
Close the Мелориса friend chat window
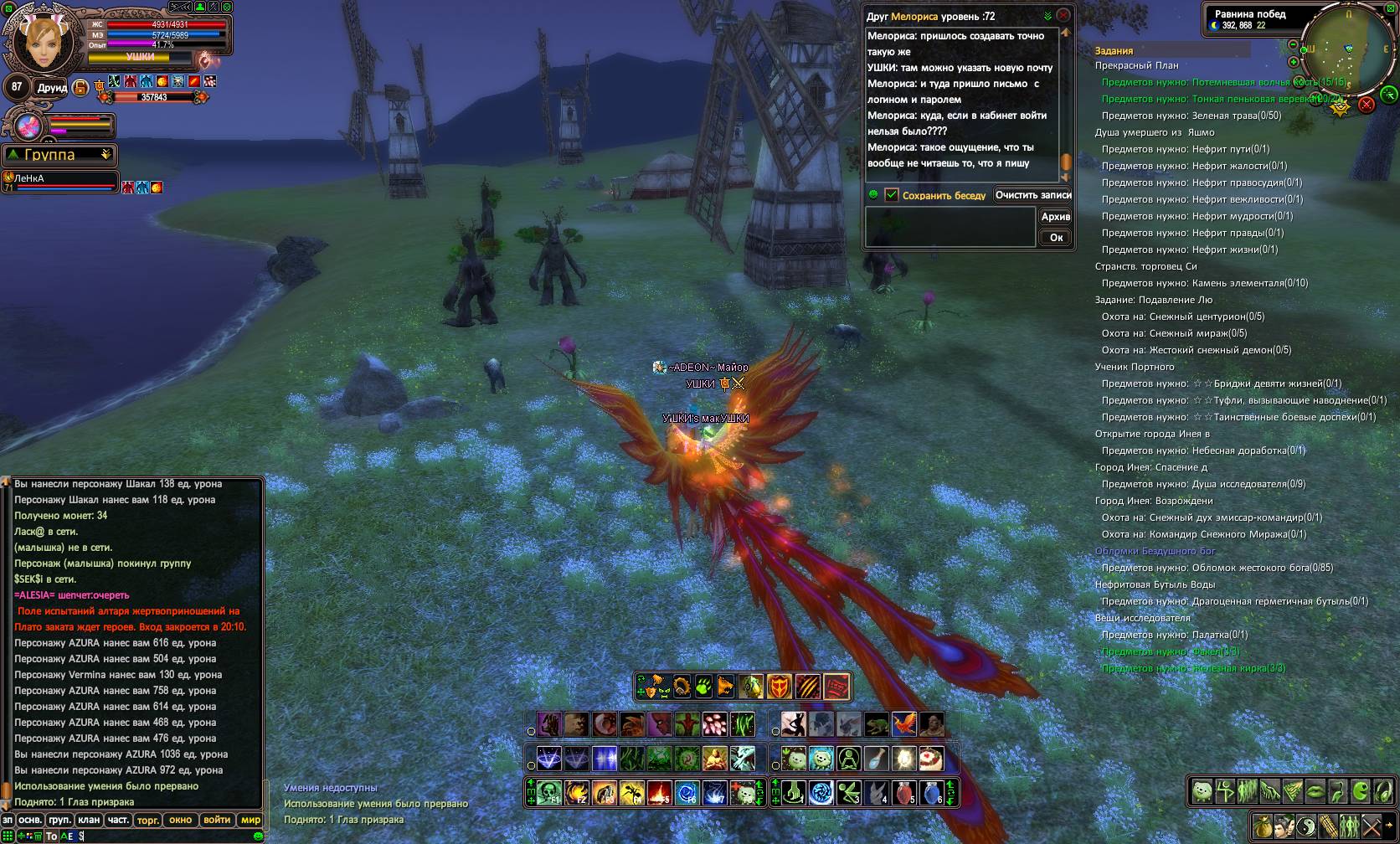[1063, 16]
